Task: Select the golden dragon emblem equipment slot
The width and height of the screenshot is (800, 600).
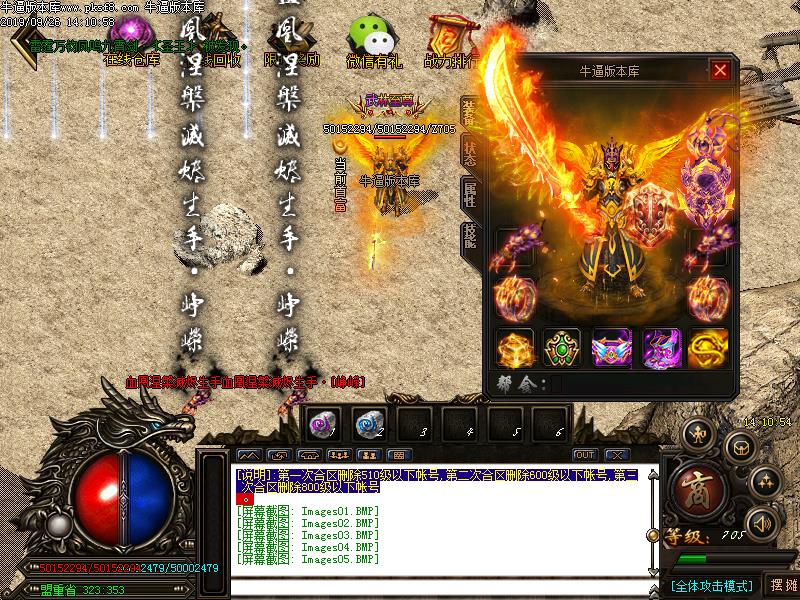Action: coord(708,347)
